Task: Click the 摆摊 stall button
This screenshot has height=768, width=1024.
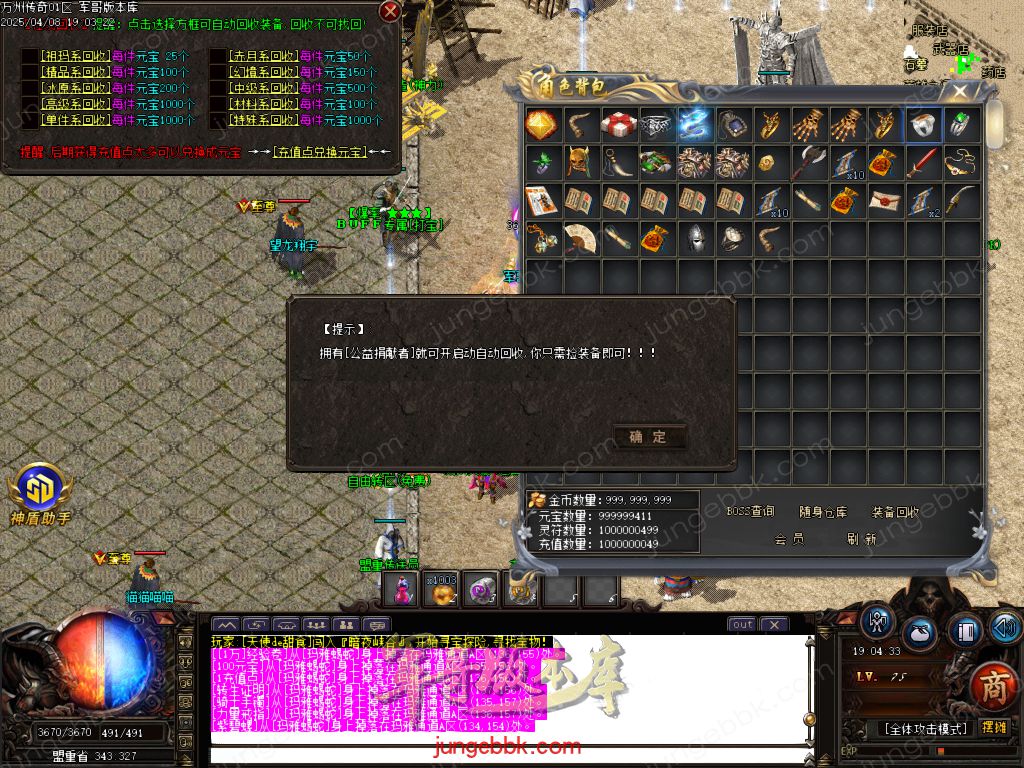Action: pos(993,728)
